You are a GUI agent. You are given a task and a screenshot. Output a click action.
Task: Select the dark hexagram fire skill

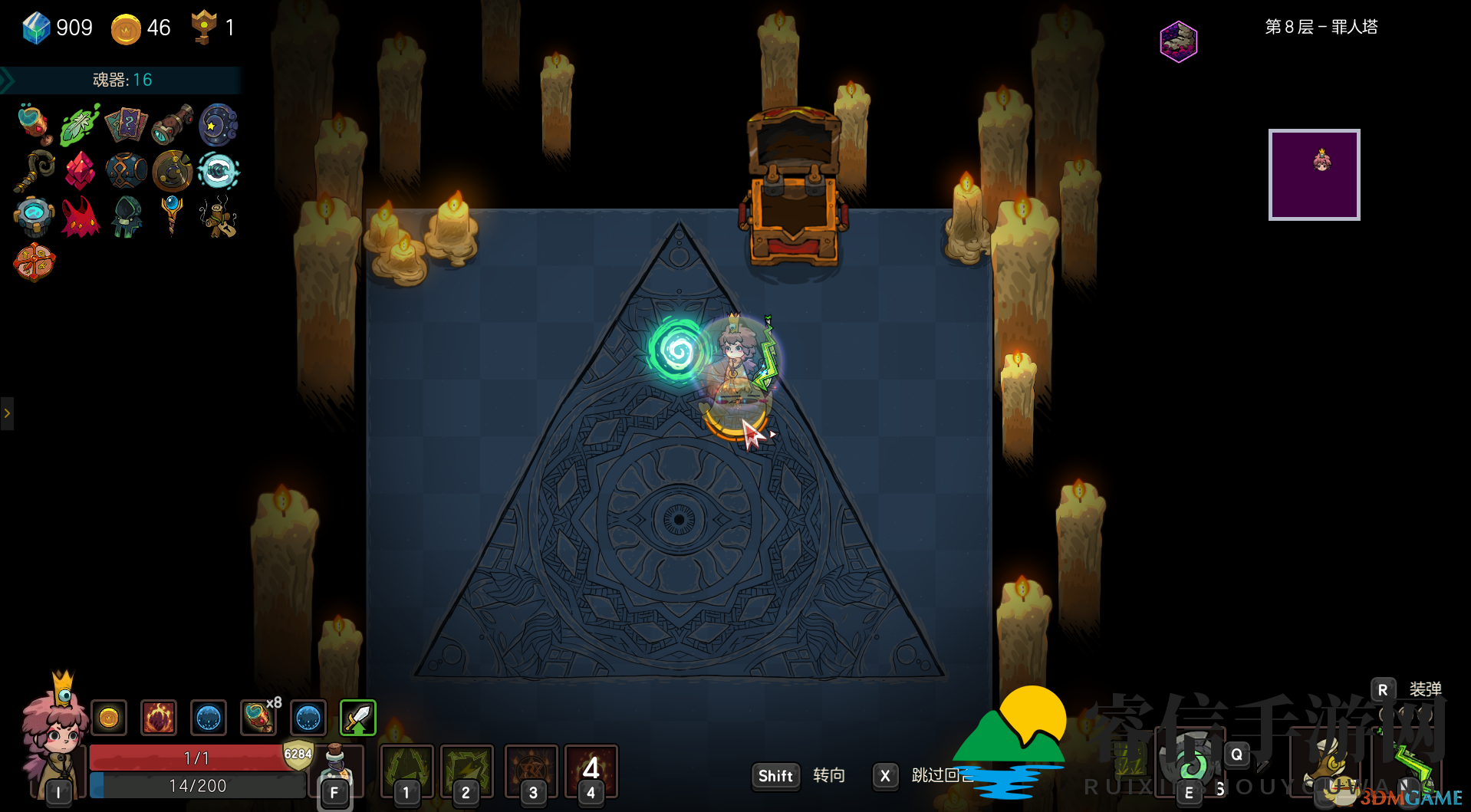(x=531, y=771)
